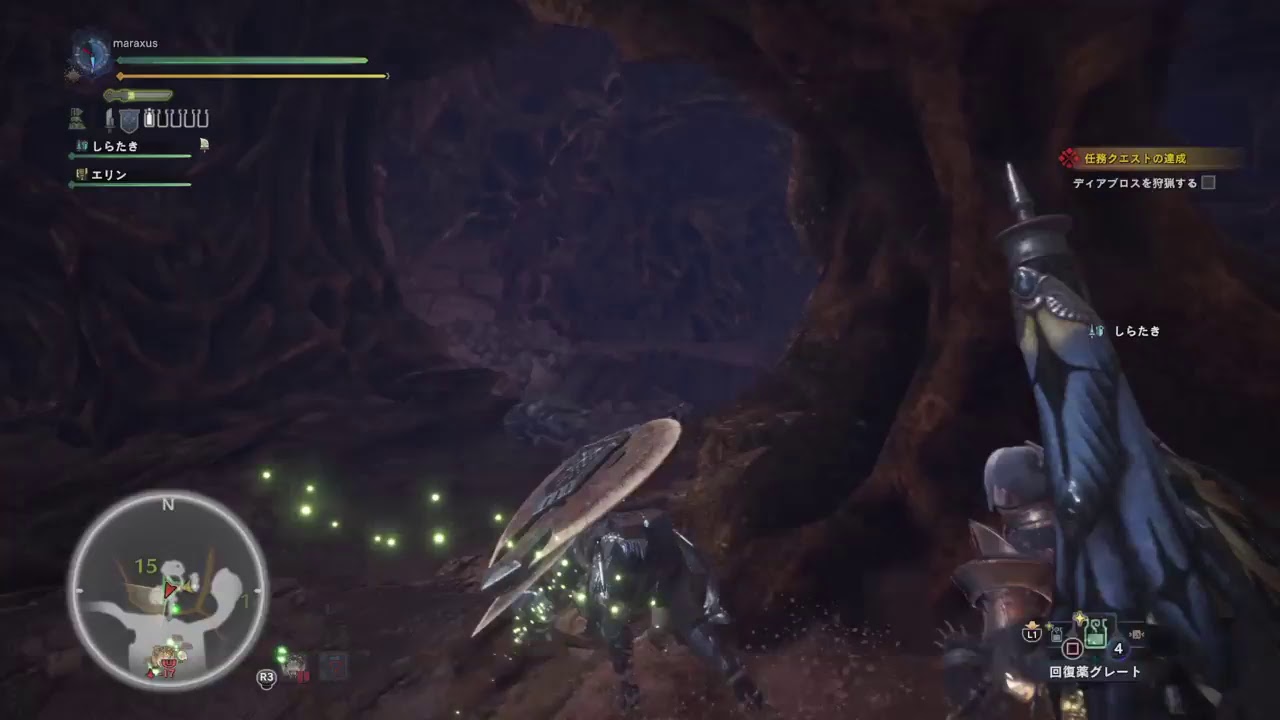Click the Palico icon next to エリン
This screenshot has width=1280, height=720.
[x=81, y=174]
